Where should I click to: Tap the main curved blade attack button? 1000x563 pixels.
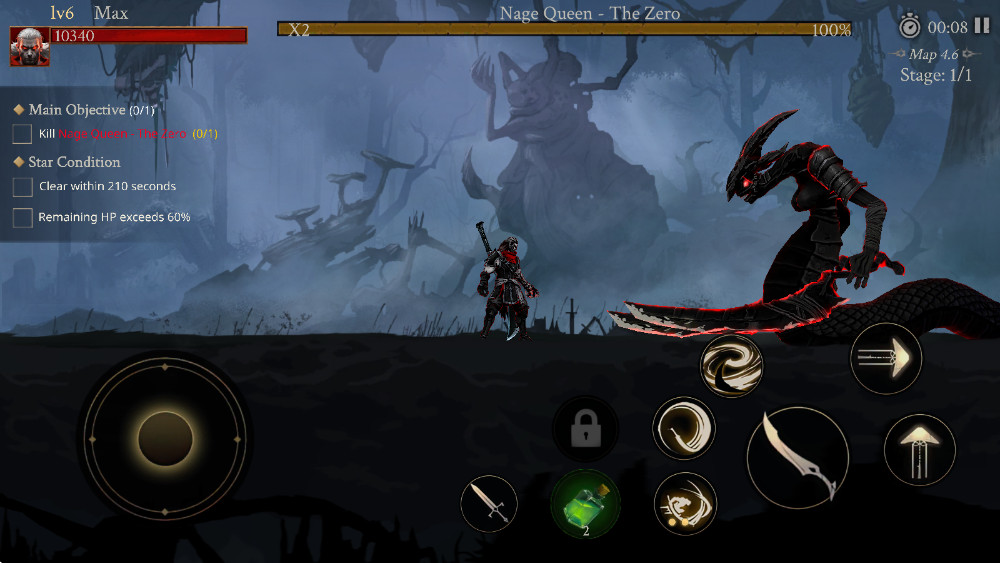(x=798, y=457)
